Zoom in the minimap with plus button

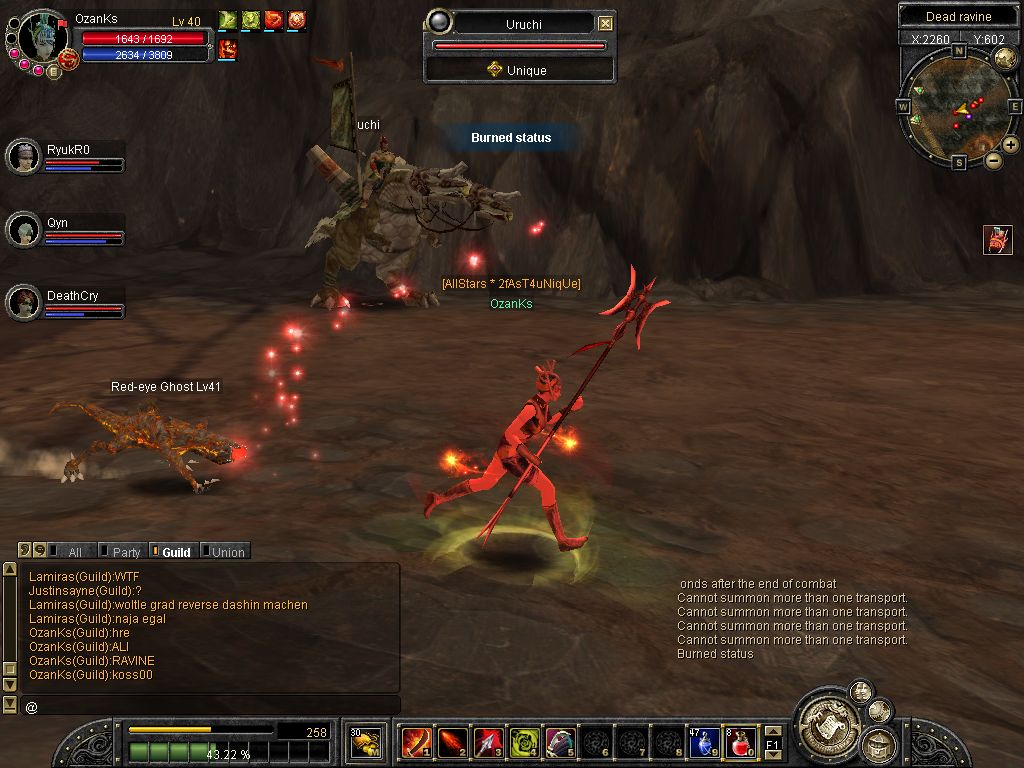point(1011,145)
